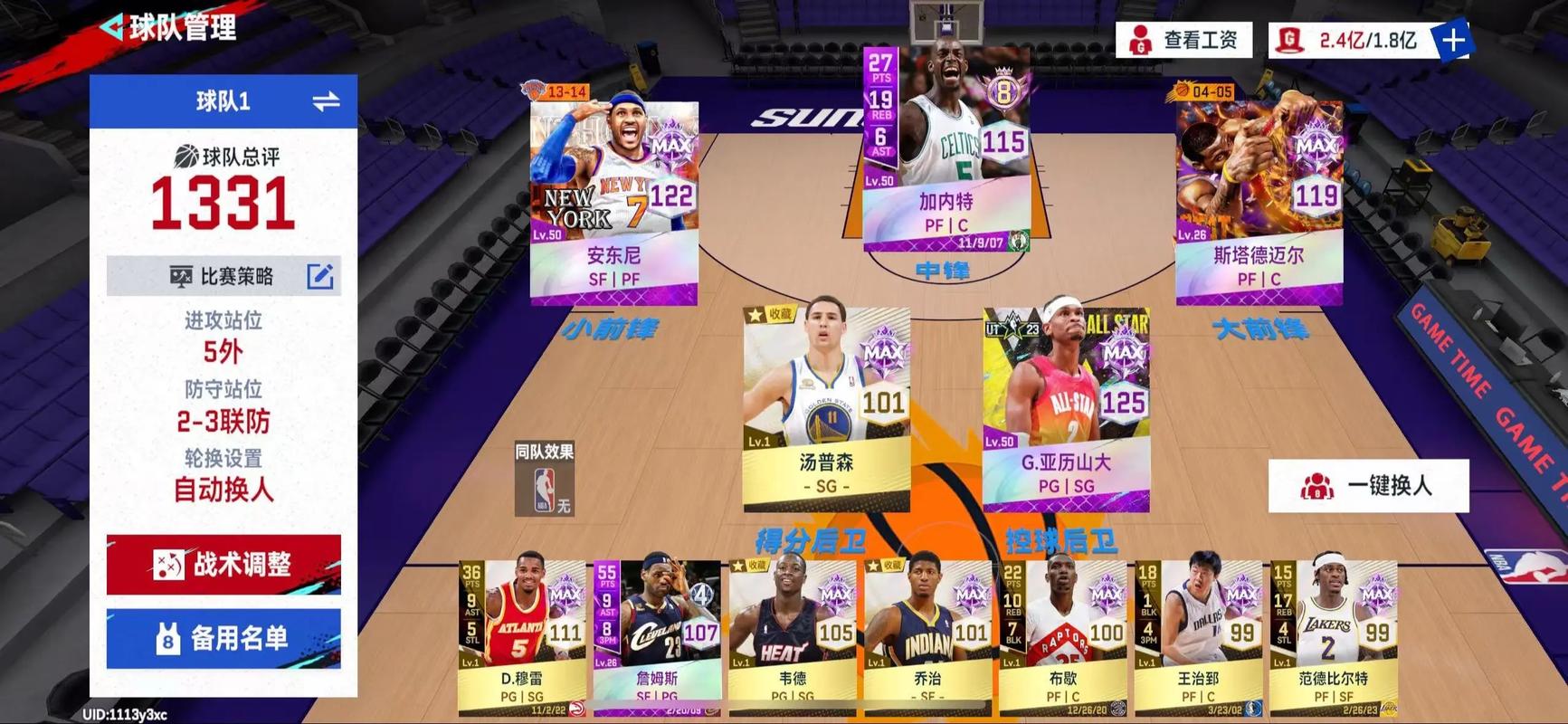Open 备用名单 reserve roster
Image resolution: width=1568 pixels, height=724 pixels.
click(223, 639)
